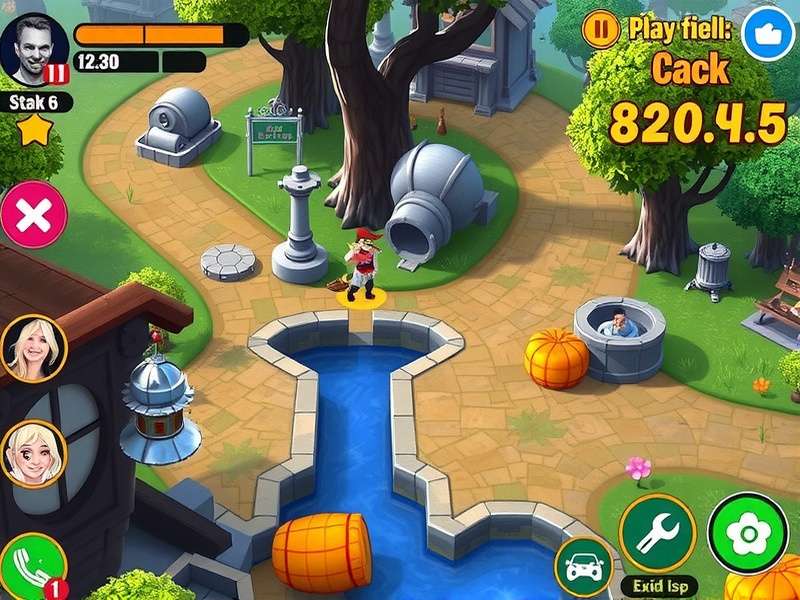Click the green flower button
This screenshot has width=800, height=600.
[747, 533]
